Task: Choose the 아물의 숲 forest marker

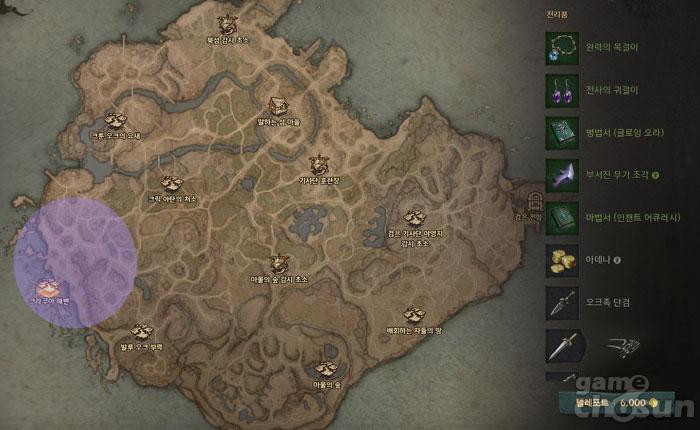Action: [325, 368]
